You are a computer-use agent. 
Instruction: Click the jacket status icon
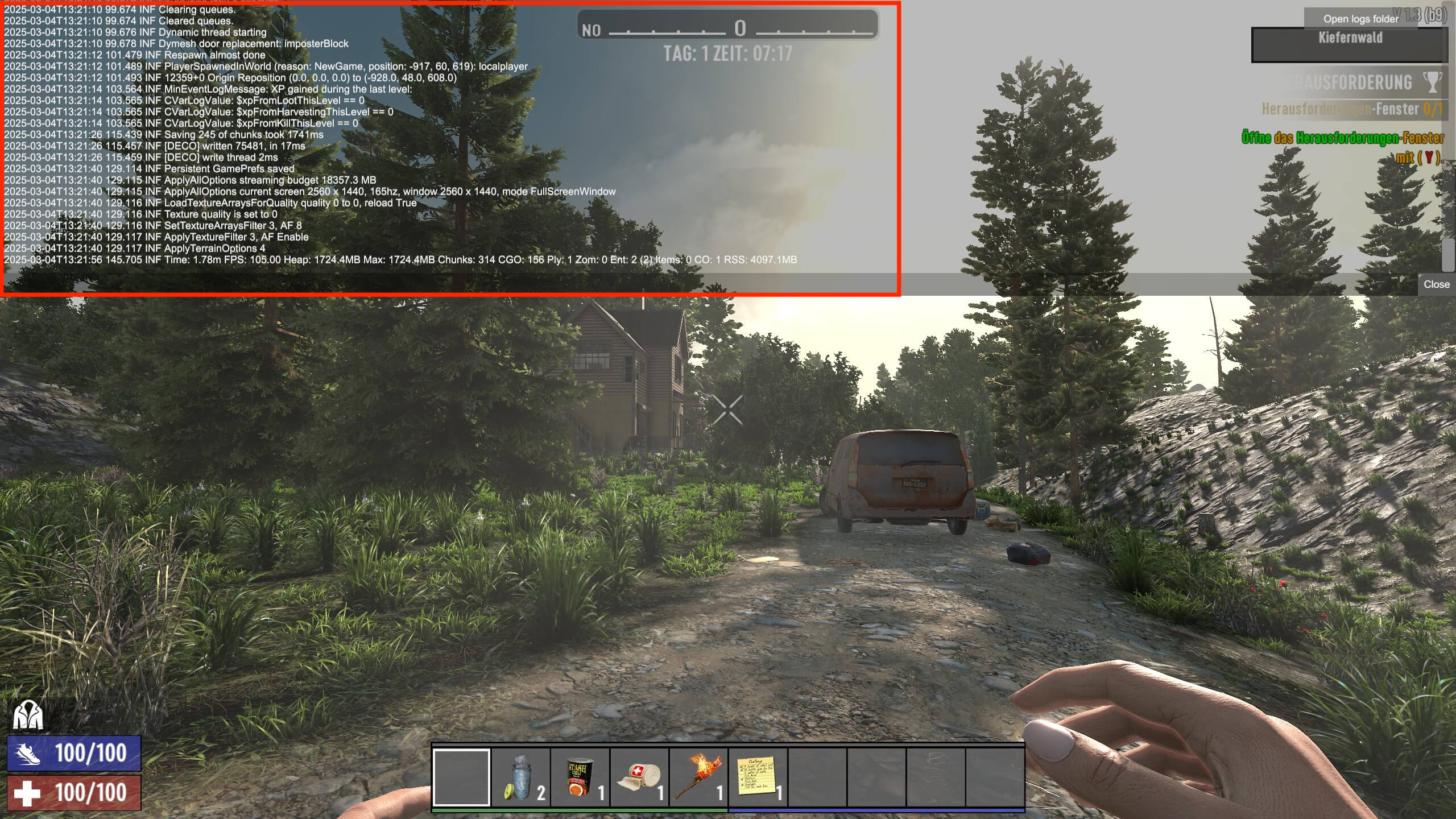pyautogui.click(x=28, y=715)
